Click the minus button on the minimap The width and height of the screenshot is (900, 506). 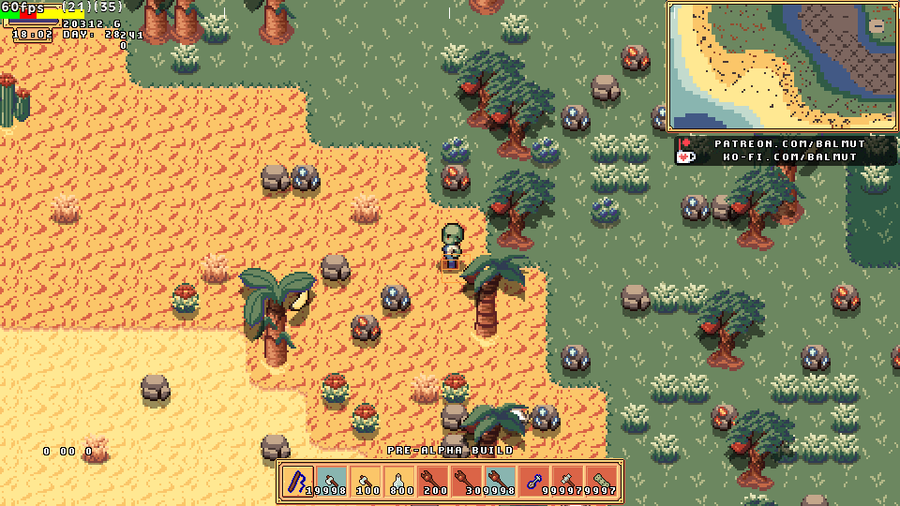877,26
